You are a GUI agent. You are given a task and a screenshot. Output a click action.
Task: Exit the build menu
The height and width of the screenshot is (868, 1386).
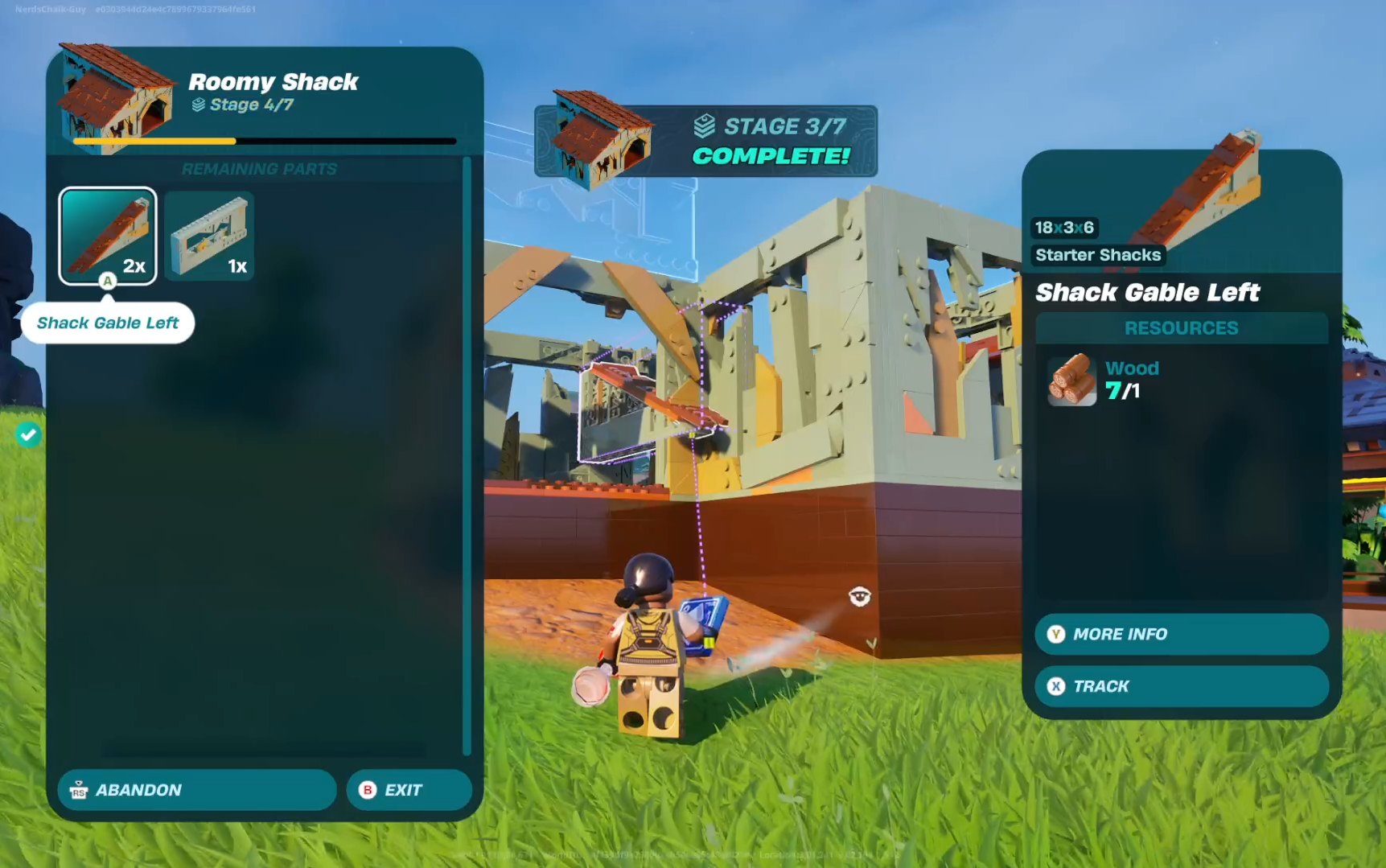[409, 790]
